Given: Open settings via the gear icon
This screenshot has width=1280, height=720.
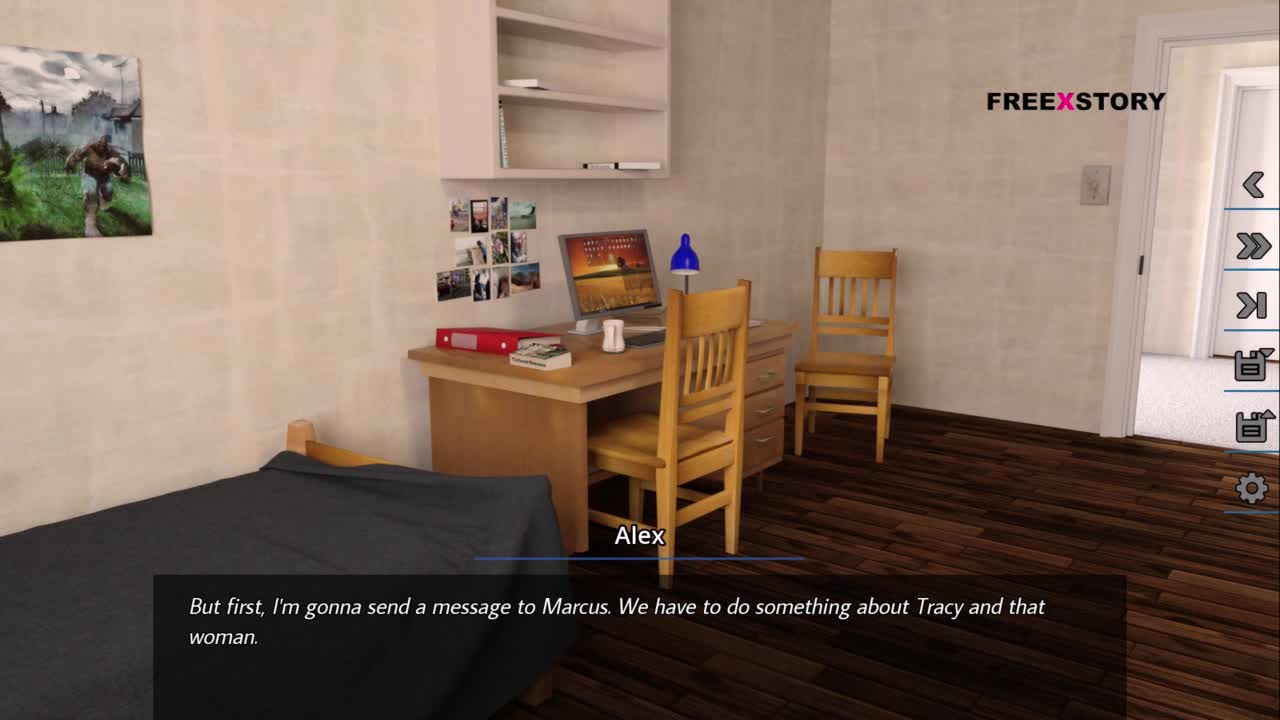Looking at the screenshot, I should tap(1252, 488).
